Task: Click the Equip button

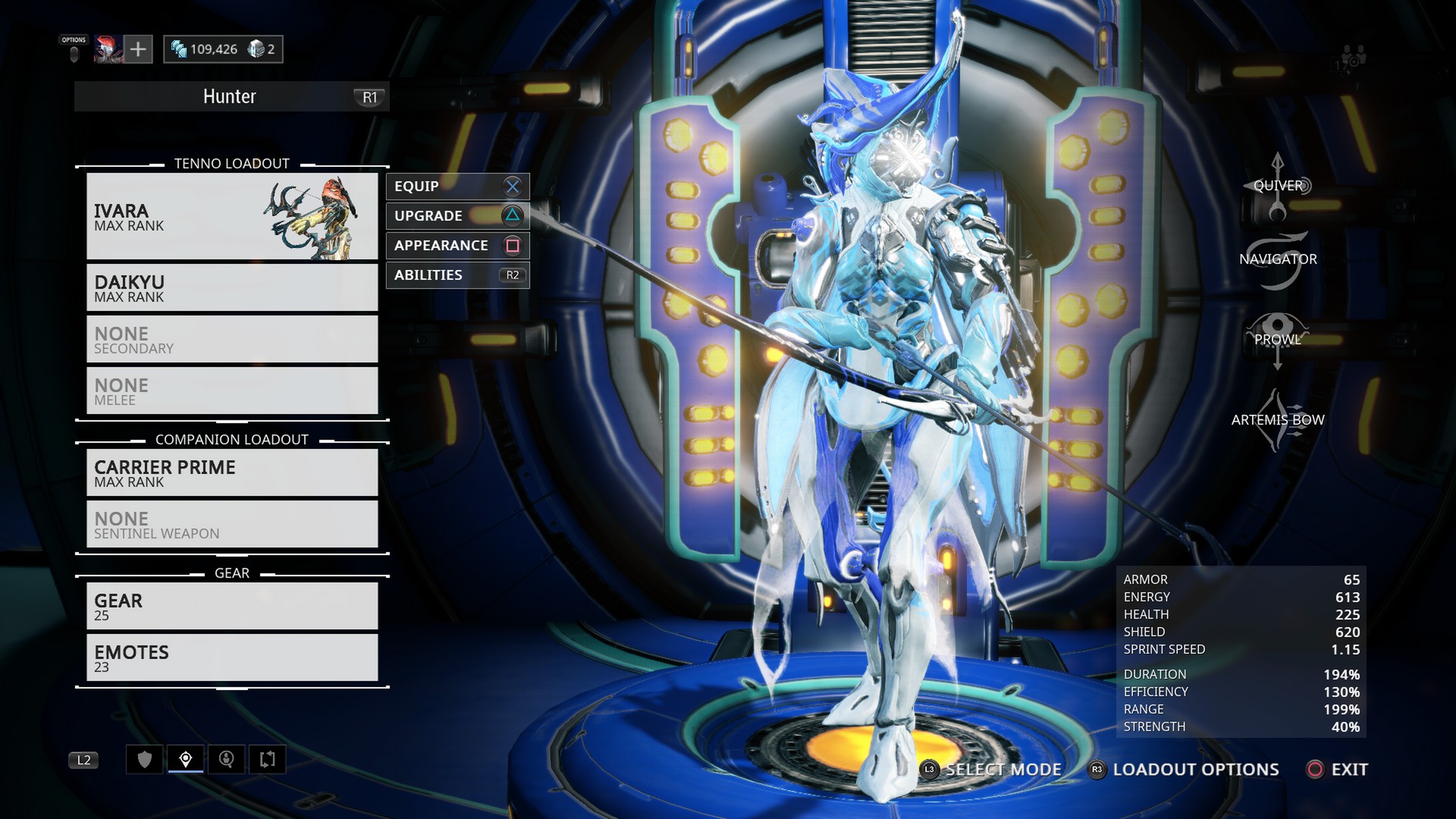Action: 457,187
